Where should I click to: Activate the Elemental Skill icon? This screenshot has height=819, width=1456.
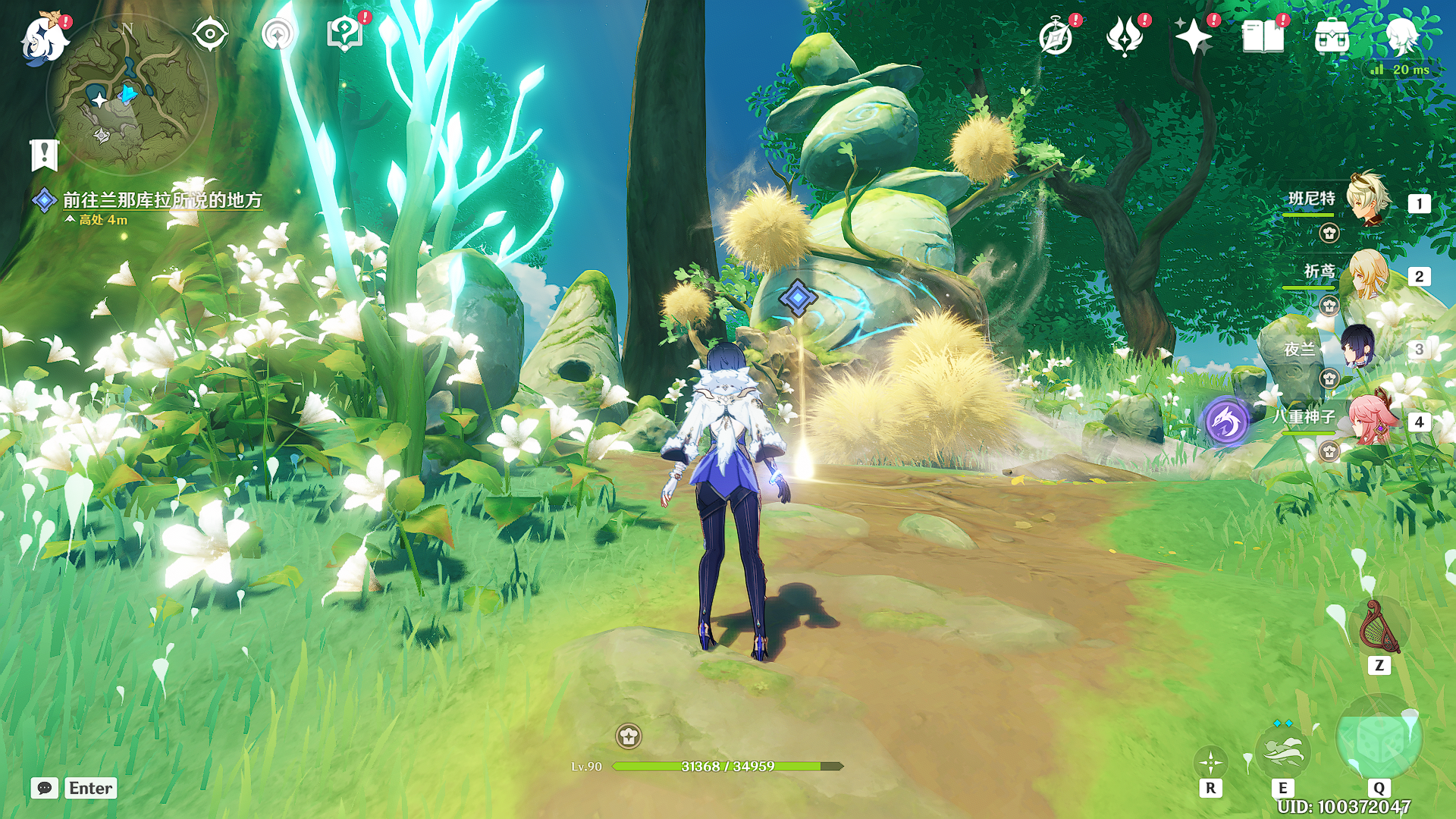click(x=1282, y=751)
